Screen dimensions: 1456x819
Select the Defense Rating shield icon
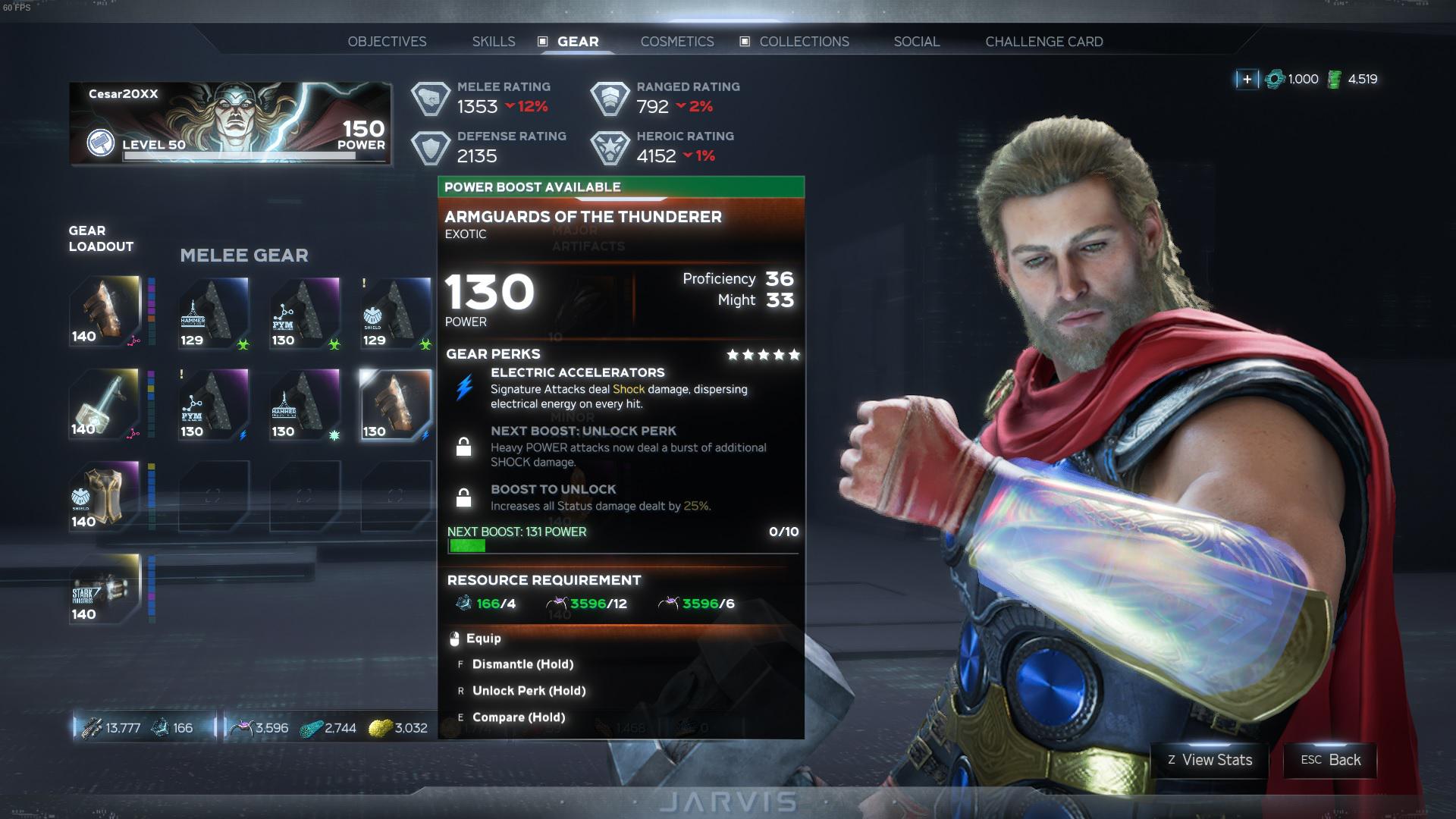431,146
